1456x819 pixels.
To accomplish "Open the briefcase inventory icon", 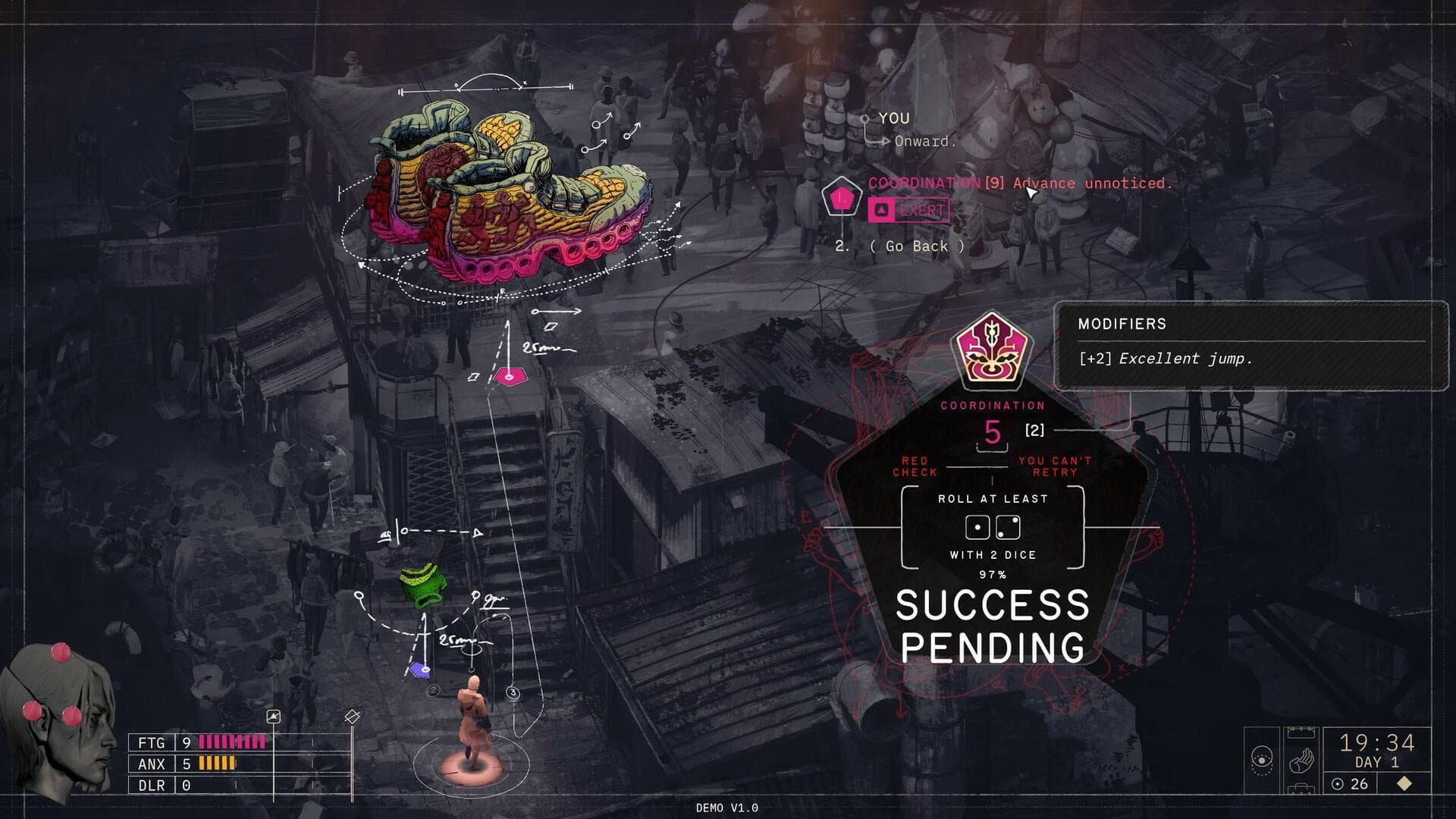I will pos(1301,790).
